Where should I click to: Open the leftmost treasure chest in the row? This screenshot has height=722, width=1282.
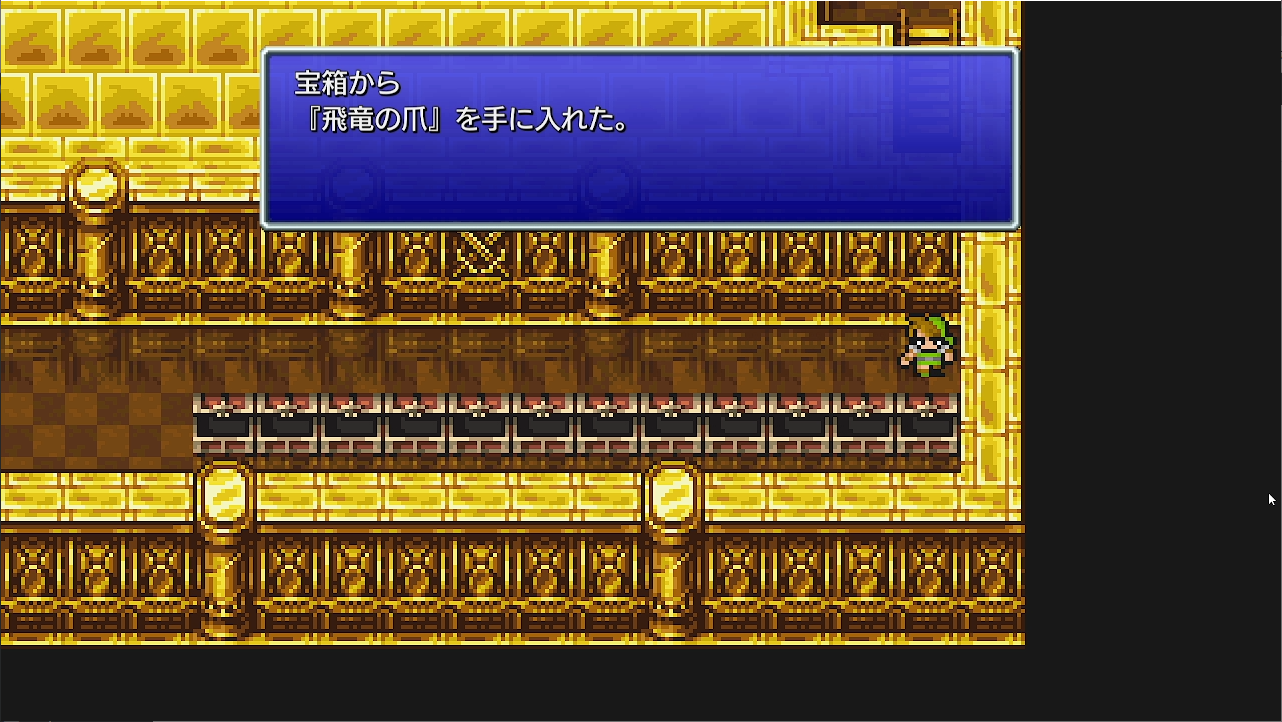click(x=225, y=420)
